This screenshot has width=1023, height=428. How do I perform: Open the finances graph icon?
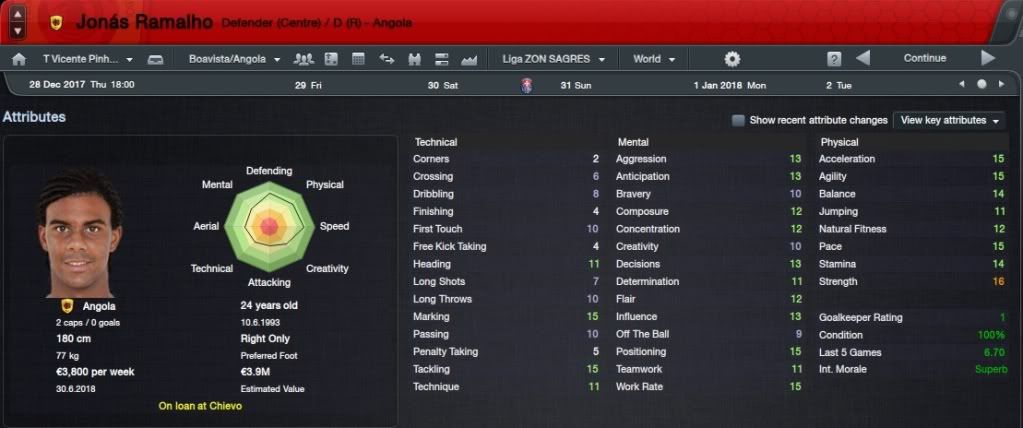[469, 59]
